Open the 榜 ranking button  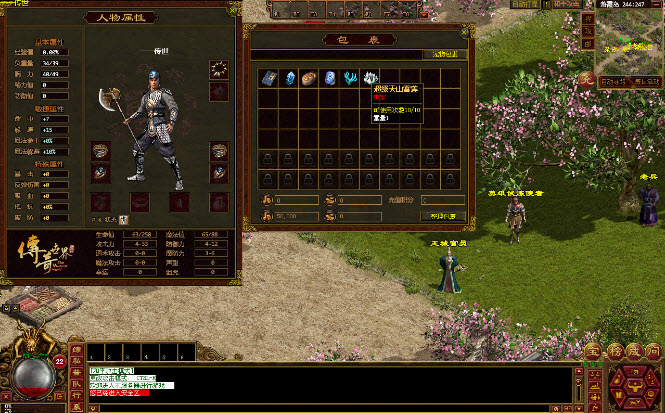tap(615, 351)
